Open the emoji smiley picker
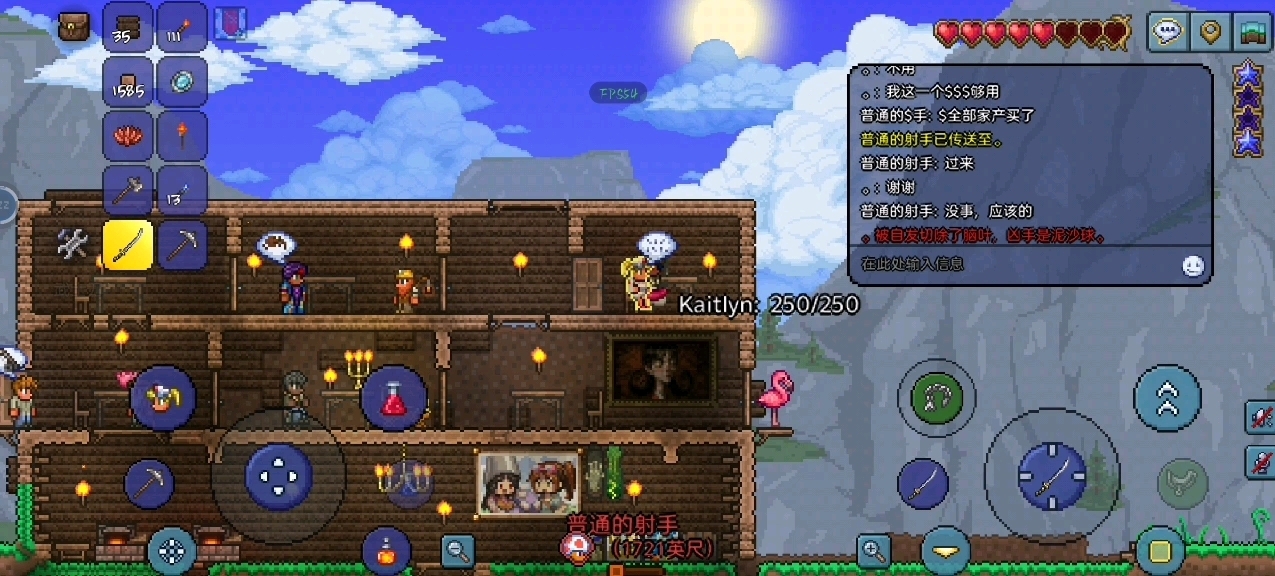The image size is (1275, 576). 1192,265
